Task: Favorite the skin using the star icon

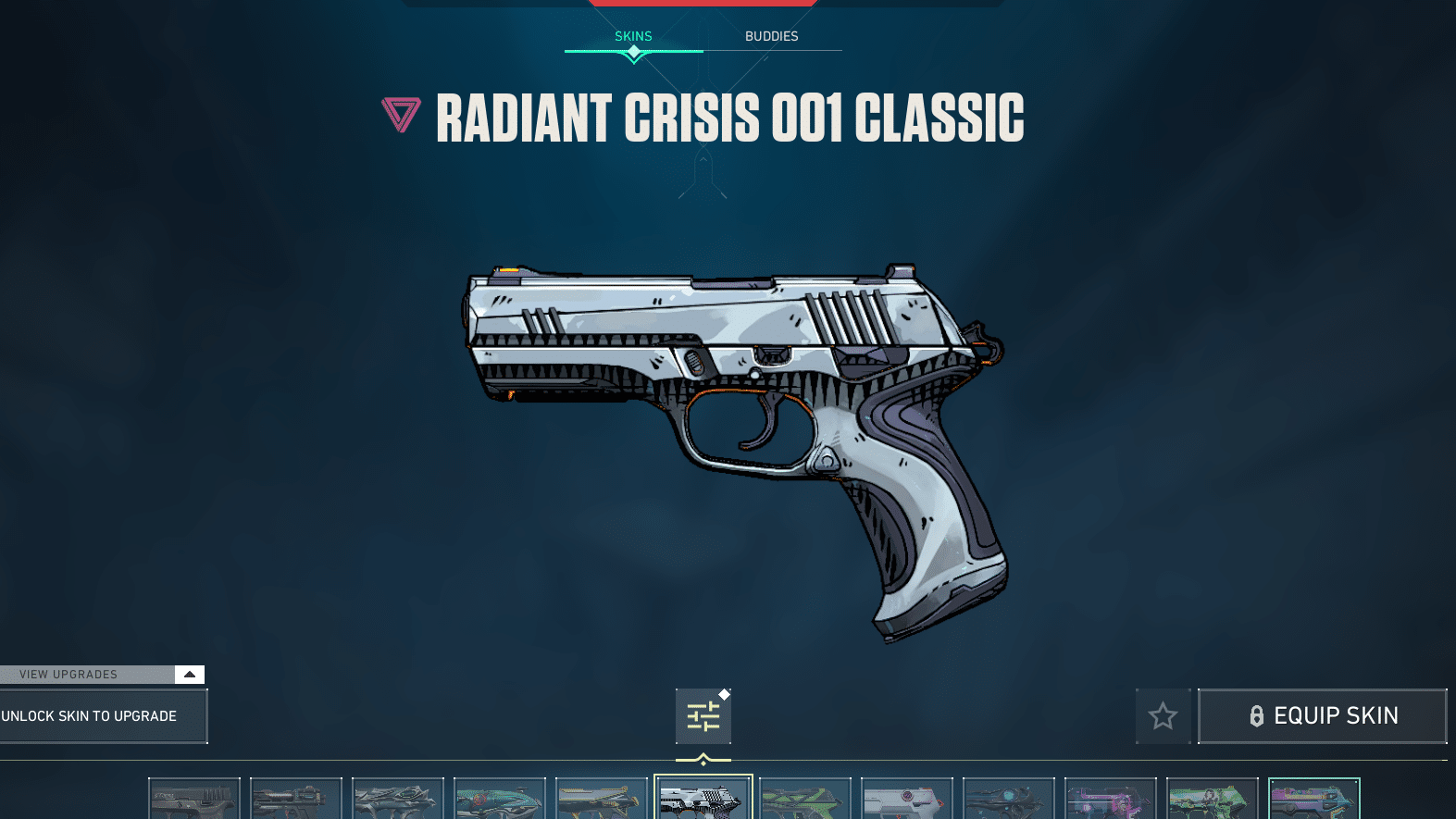Action: click(1163, 715)
